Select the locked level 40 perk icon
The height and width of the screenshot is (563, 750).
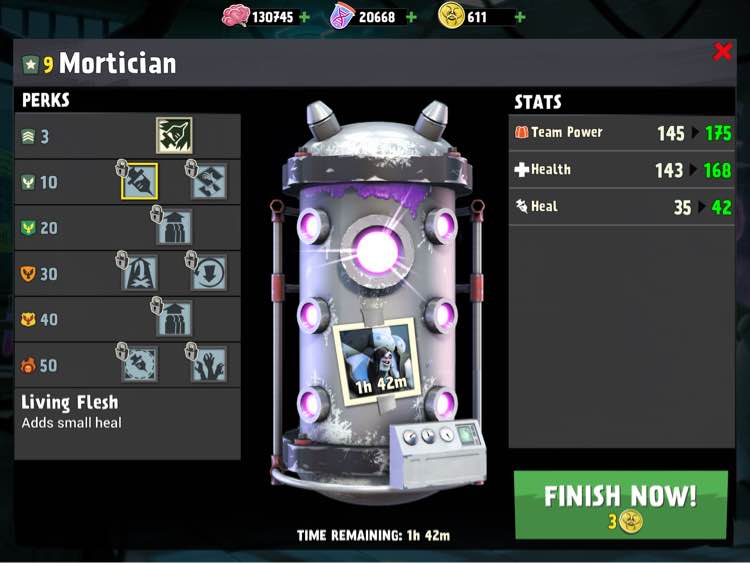174,318
